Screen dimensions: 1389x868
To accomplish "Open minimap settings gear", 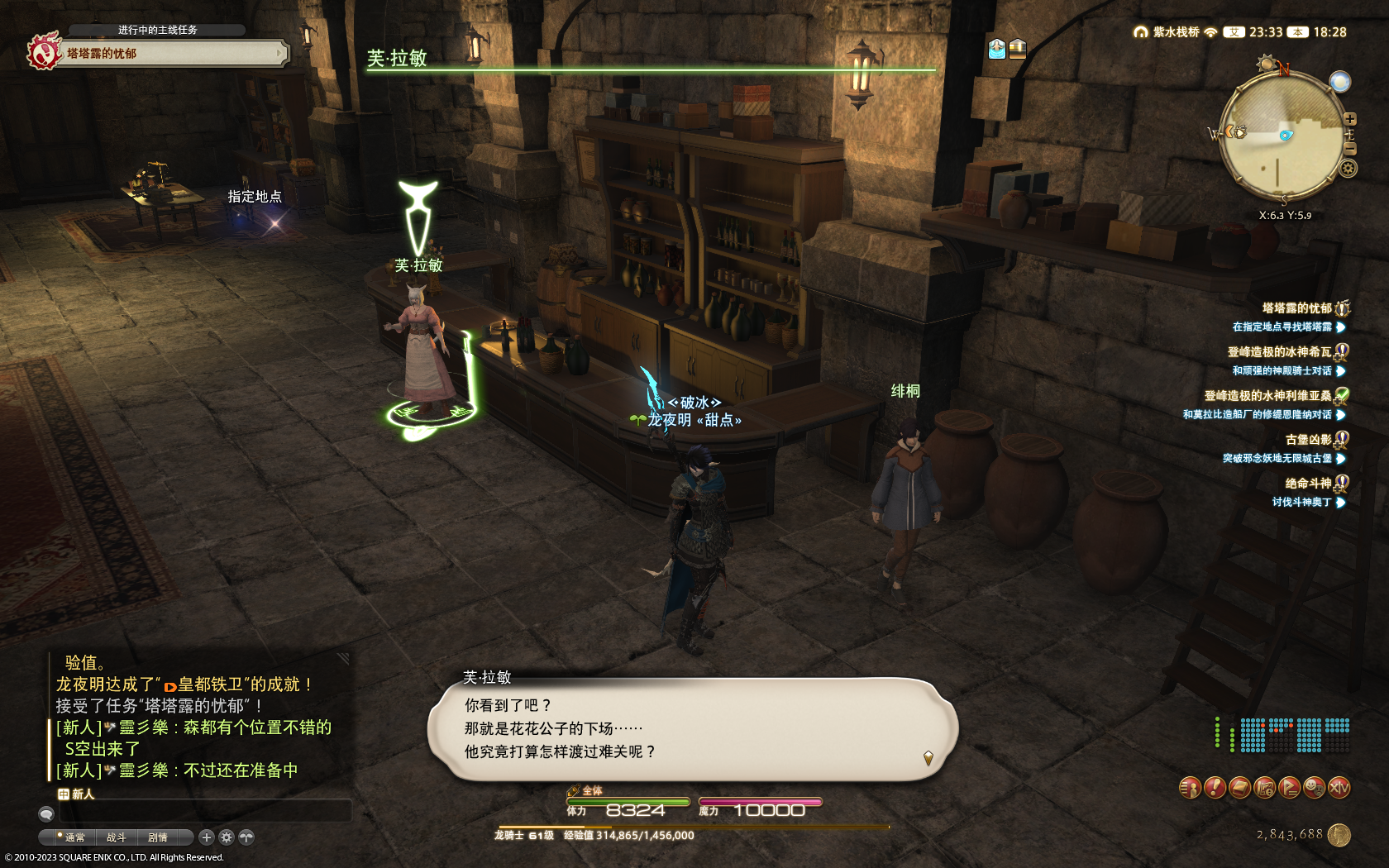I will [1348, 169].
